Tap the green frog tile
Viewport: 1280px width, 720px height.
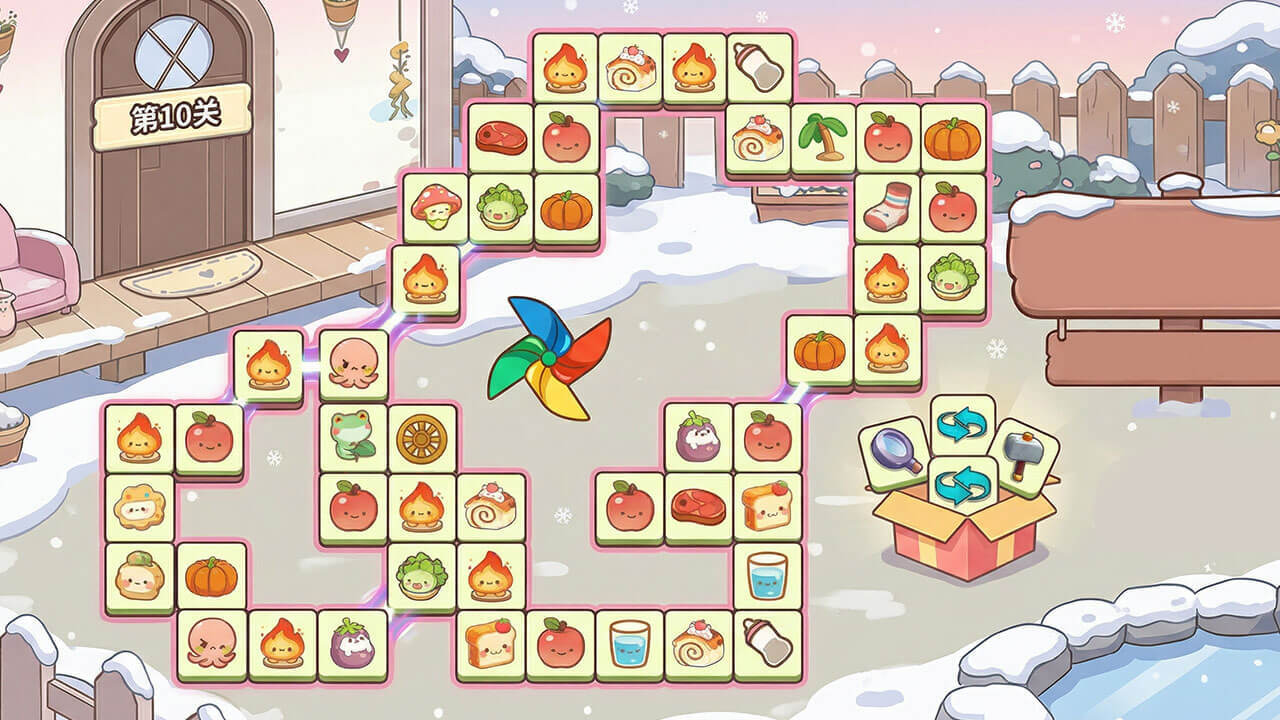pyautogui.click(x=353, y=437)
